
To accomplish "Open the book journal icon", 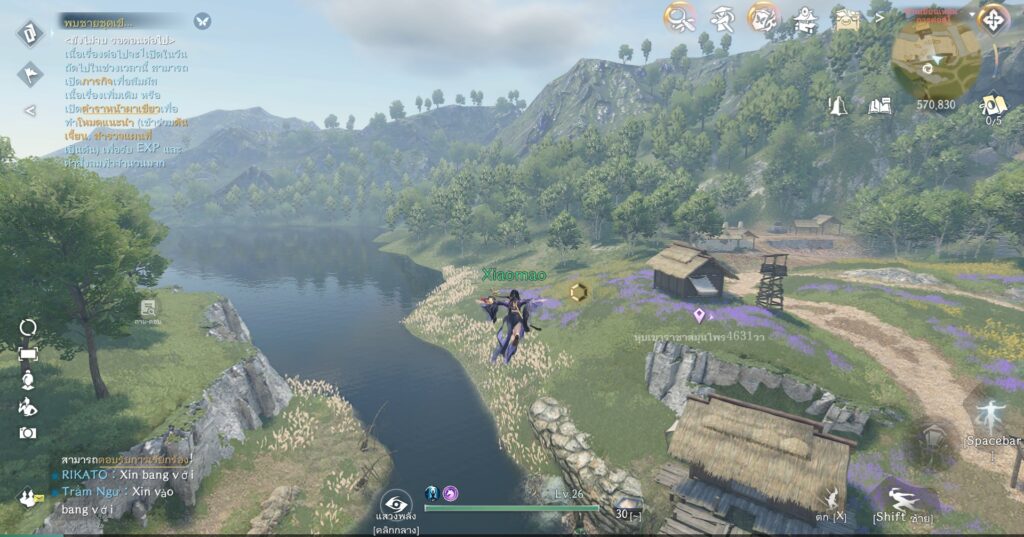I will pyautogui.click(x=879, y=105).
